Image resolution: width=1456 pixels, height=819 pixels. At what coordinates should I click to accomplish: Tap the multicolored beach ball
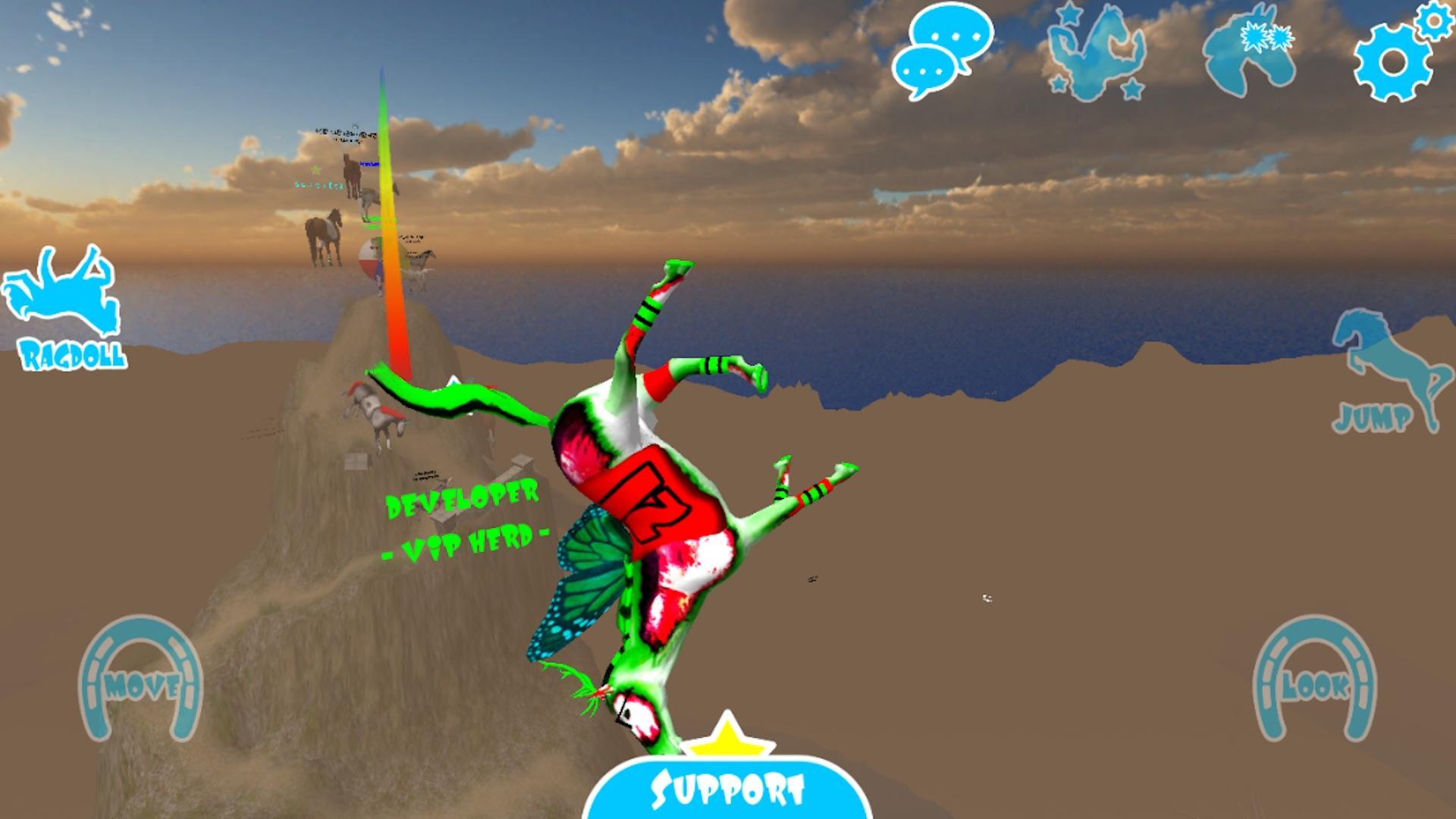click(373, 258)
